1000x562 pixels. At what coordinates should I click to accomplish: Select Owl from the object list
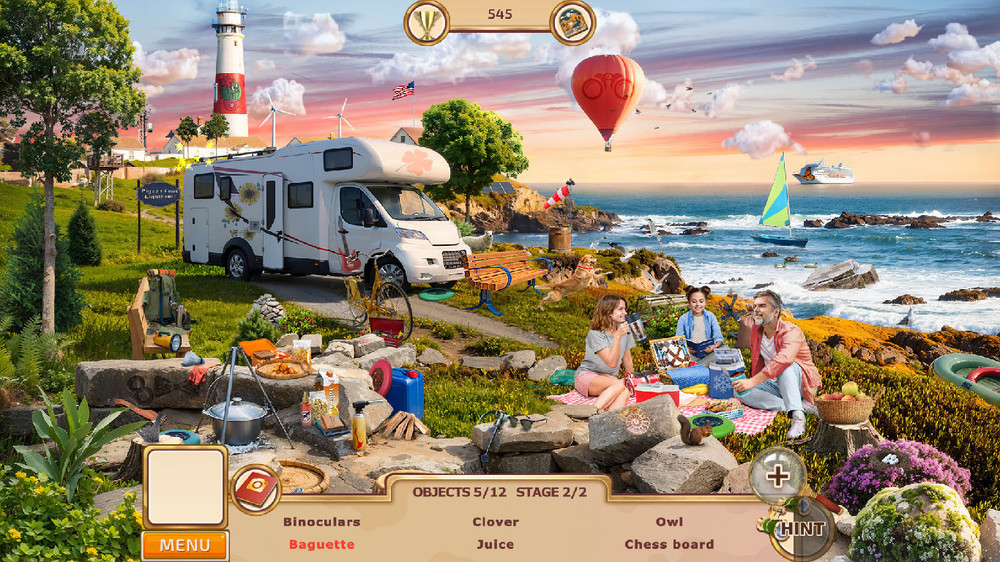(x=669, y=521)
